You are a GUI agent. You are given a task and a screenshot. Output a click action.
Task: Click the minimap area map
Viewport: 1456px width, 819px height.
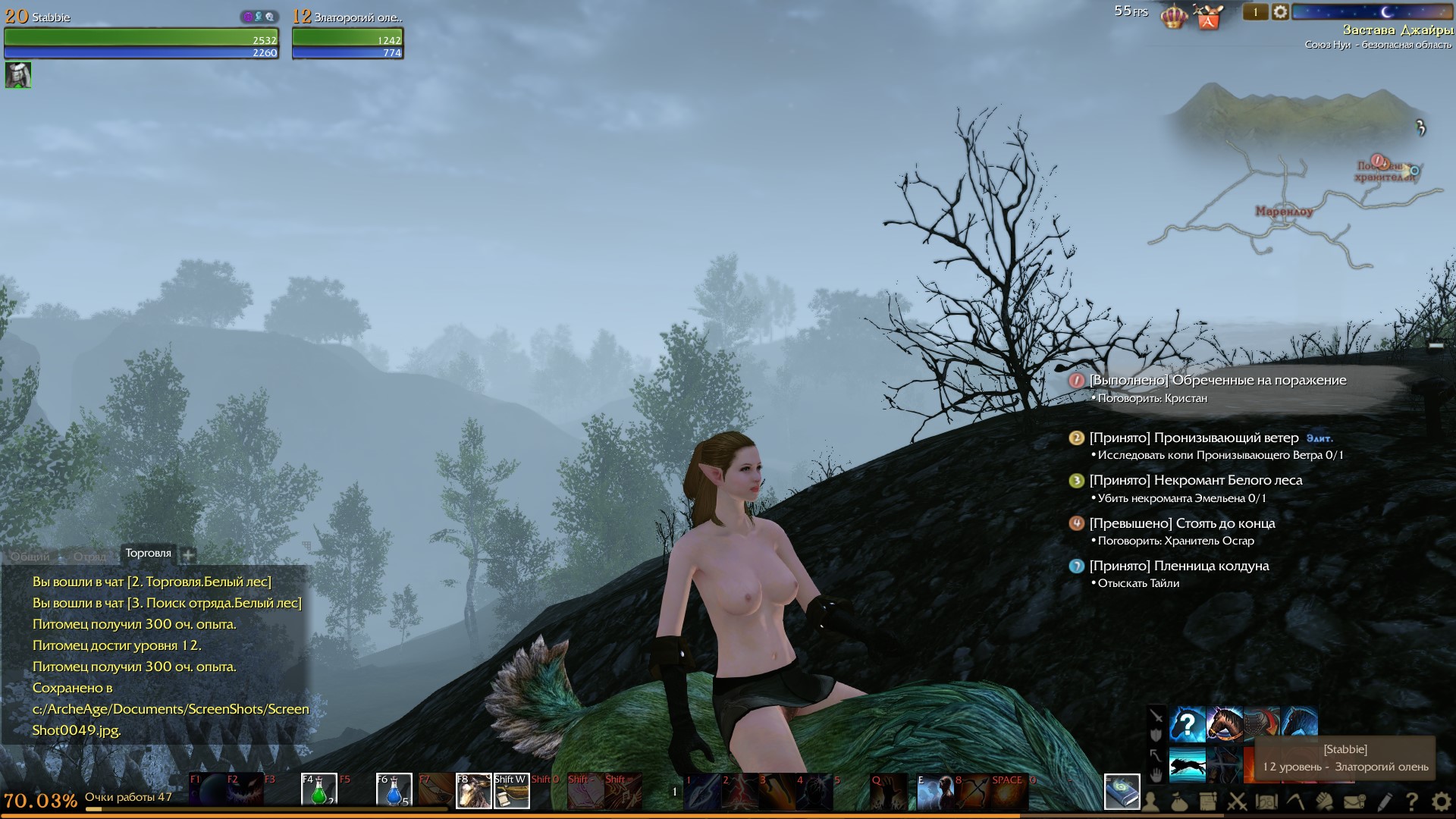[x=1289, y=182]
